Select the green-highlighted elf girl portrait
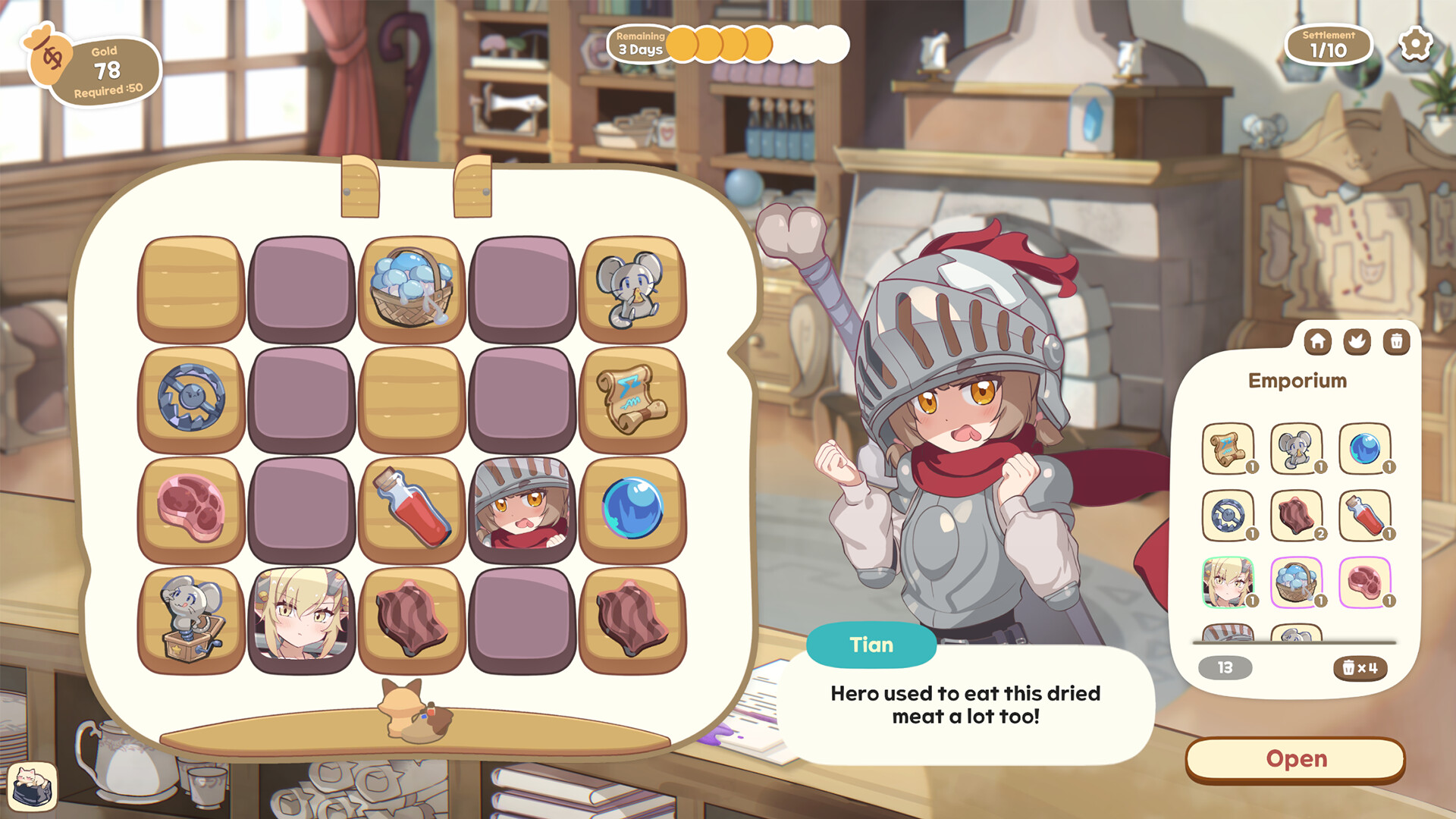The height and width of the screenshot is (819, 1456). (x=1228, y=584)
